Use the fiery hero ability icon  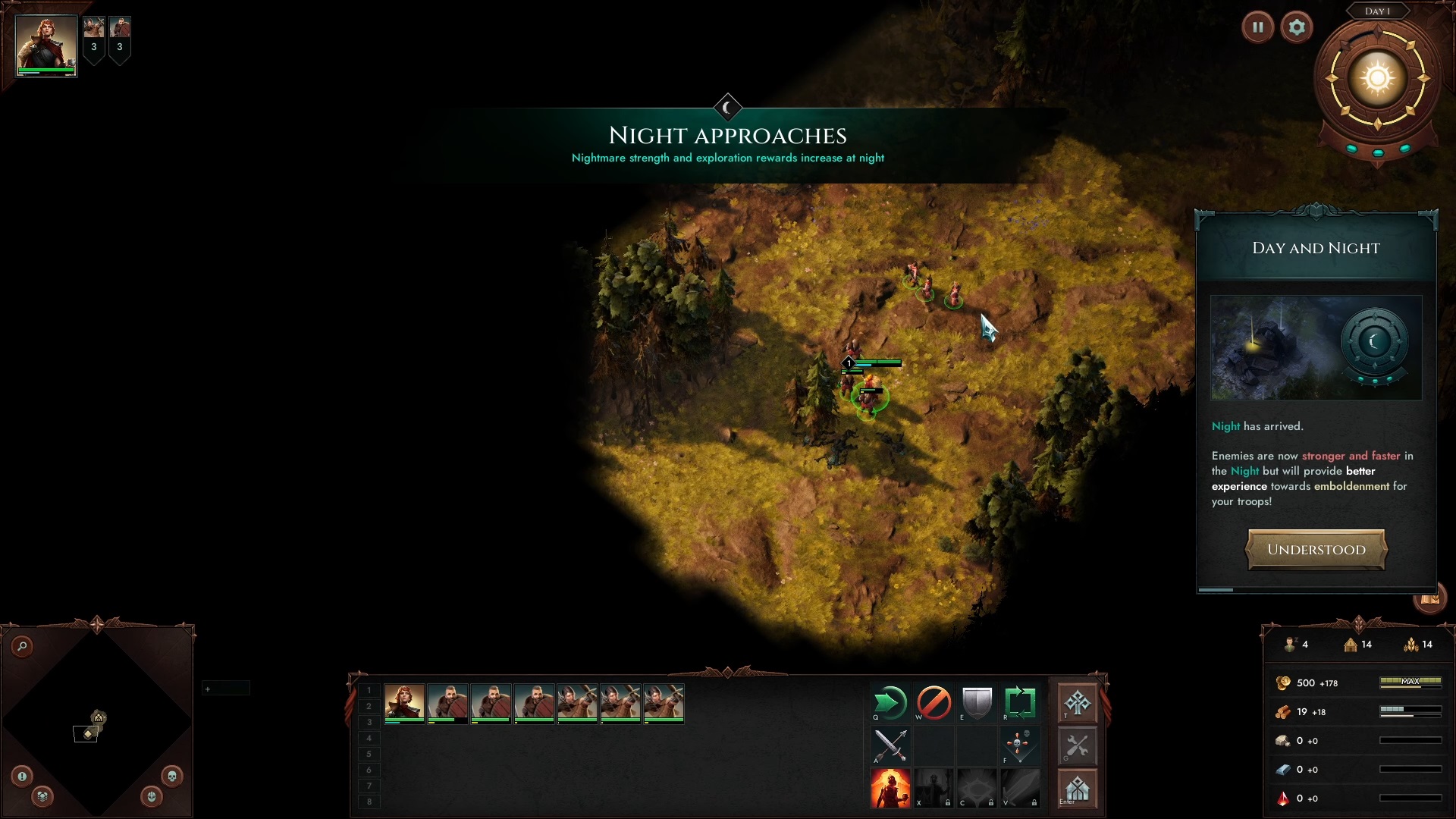tap(890, 789)
